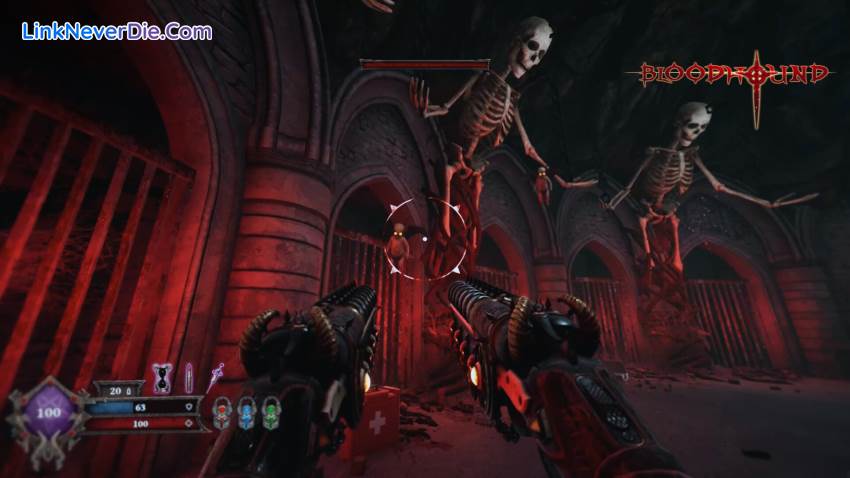Click the red skull key icon
The width and height of the screenshot is (850, 478).
point(221,413)
